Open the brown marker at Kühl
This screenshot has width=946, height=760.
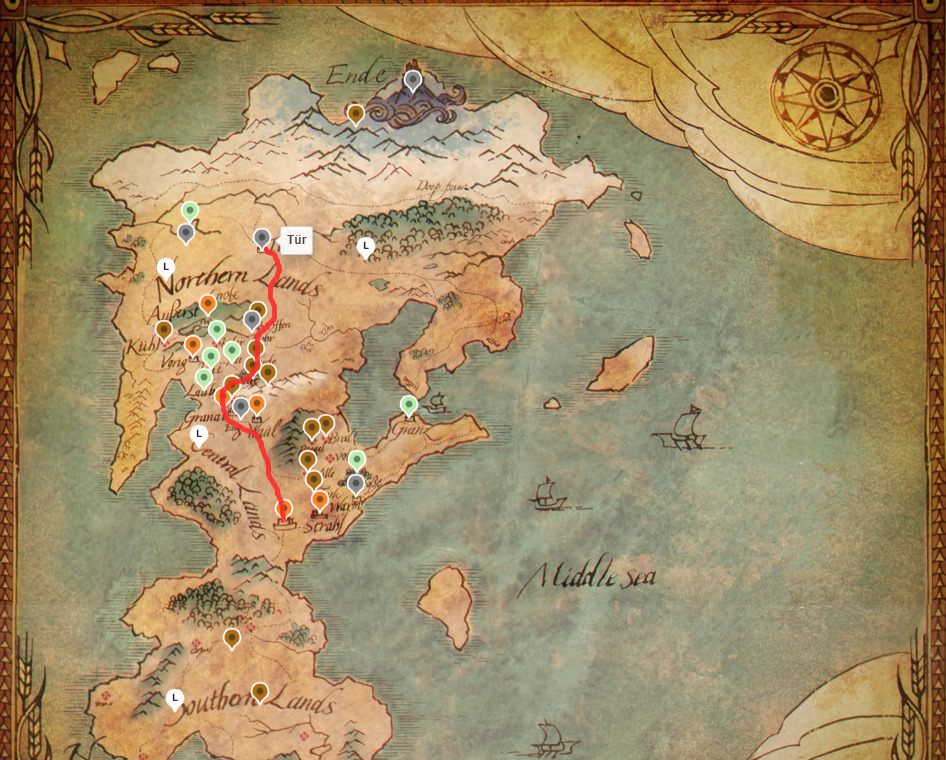point(164,329)
